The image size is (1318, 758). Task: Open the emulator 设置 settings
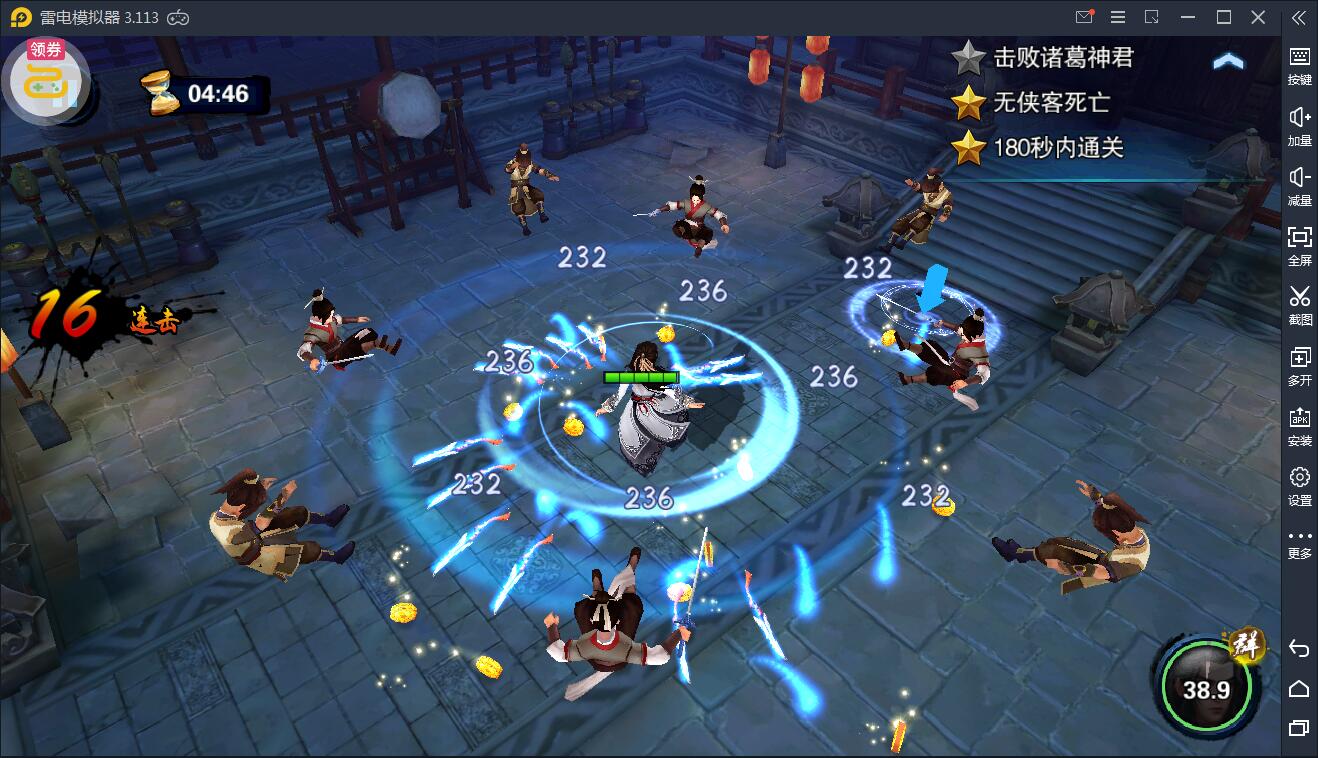click(1299, 486)
